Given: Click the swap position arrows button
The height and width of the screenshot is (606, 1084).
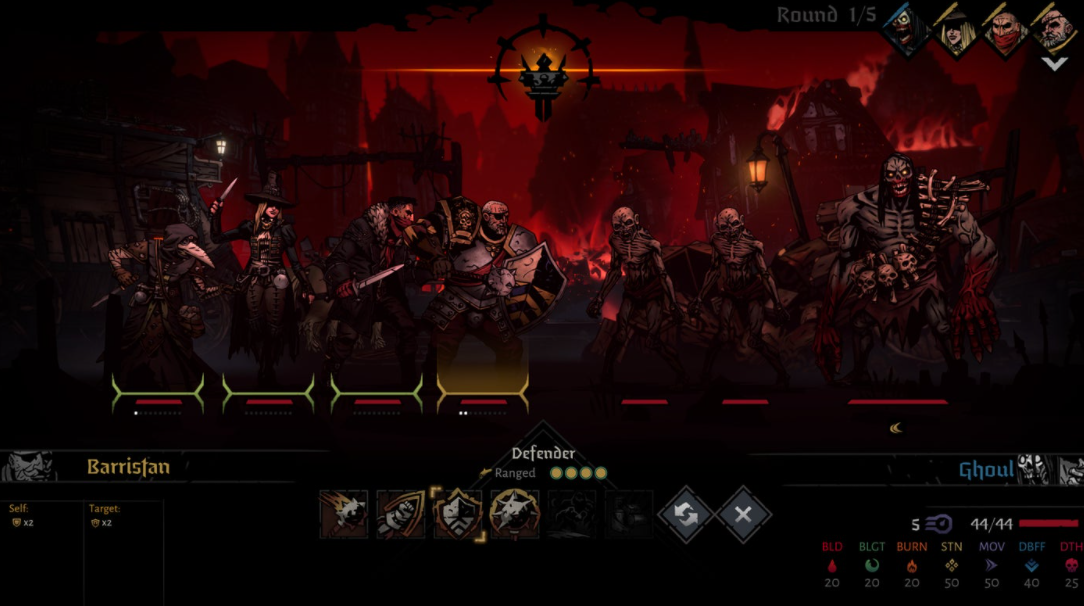Looking at the screenshot, I should tap(685, 514).
